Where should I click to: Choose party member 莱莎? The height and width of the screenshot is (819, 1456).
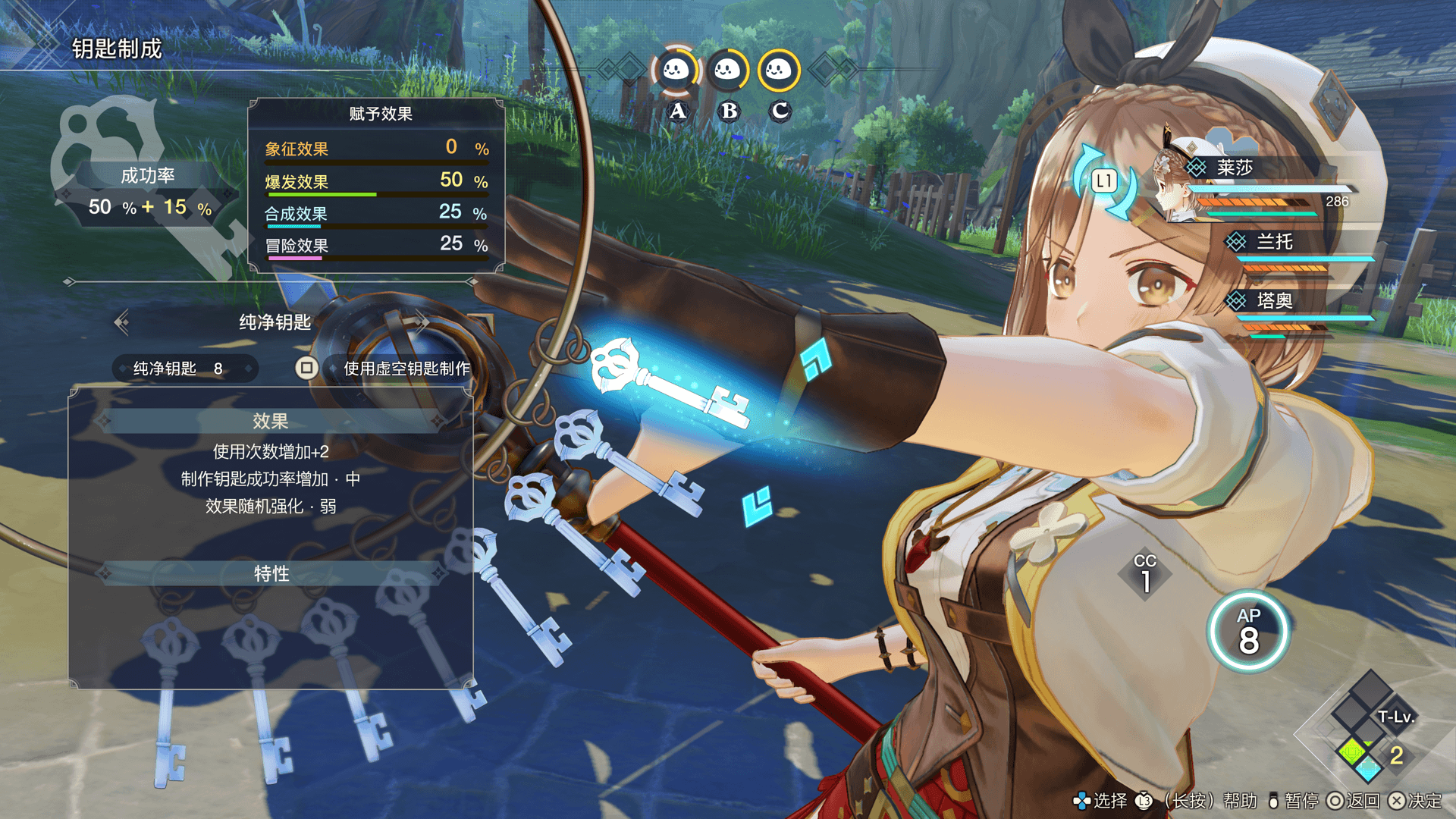[x=1234, y=168]
